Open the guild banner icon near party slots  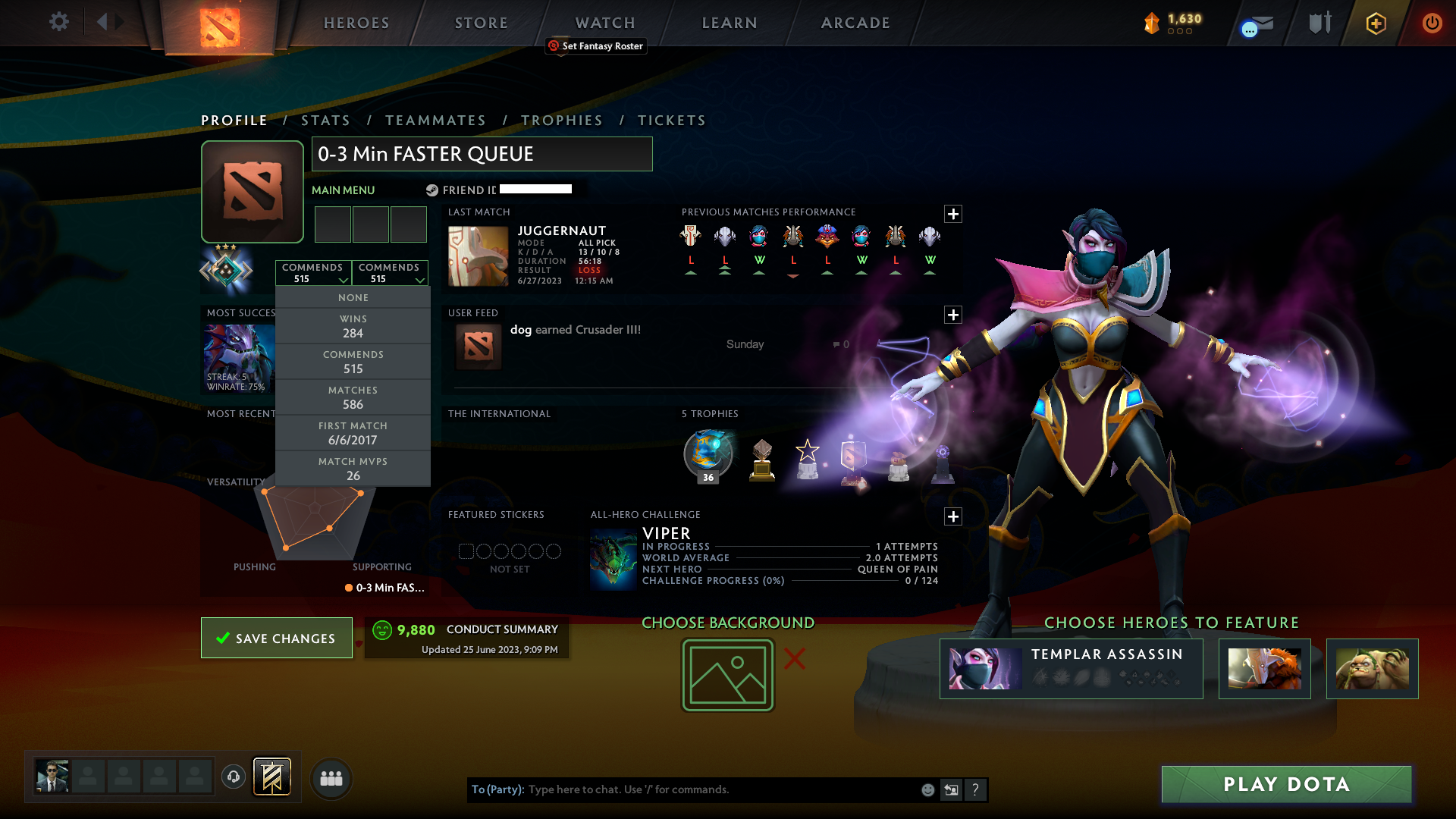tap(270, 777)
